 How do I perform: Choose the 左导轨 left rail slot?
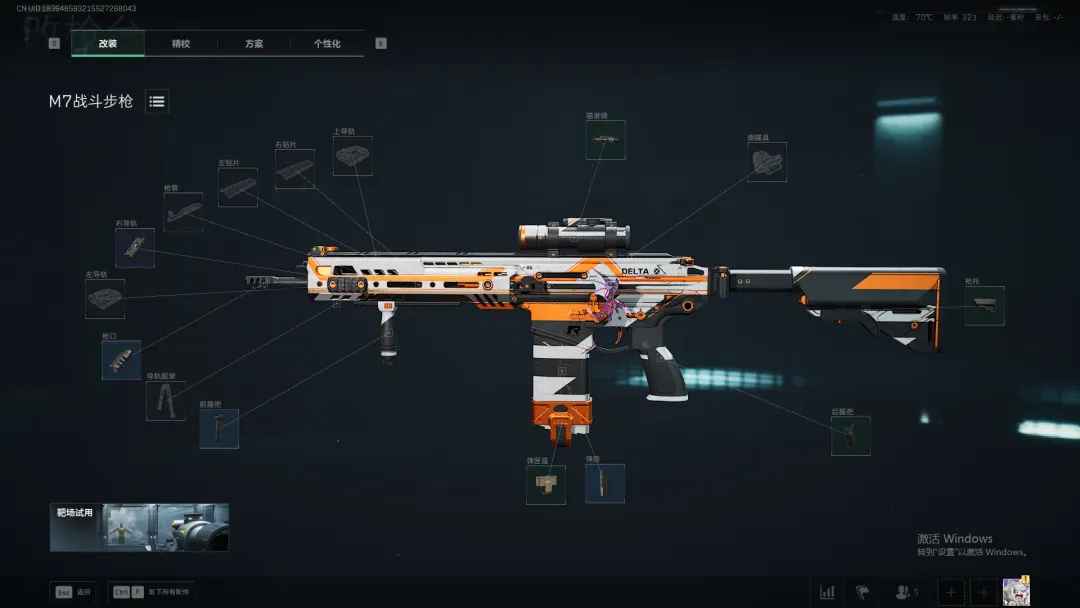click(105, 298)
